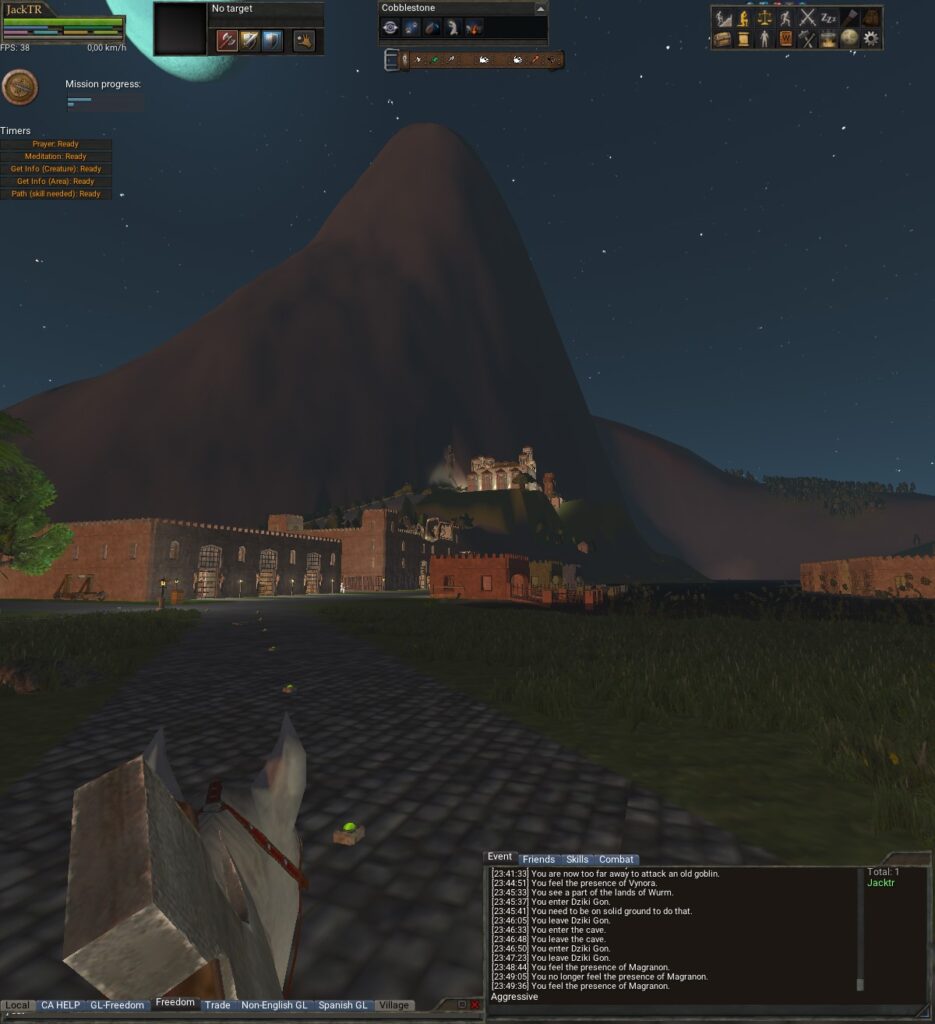
Task: Click the balance scales icon
Action: click(x=765, y=17)
